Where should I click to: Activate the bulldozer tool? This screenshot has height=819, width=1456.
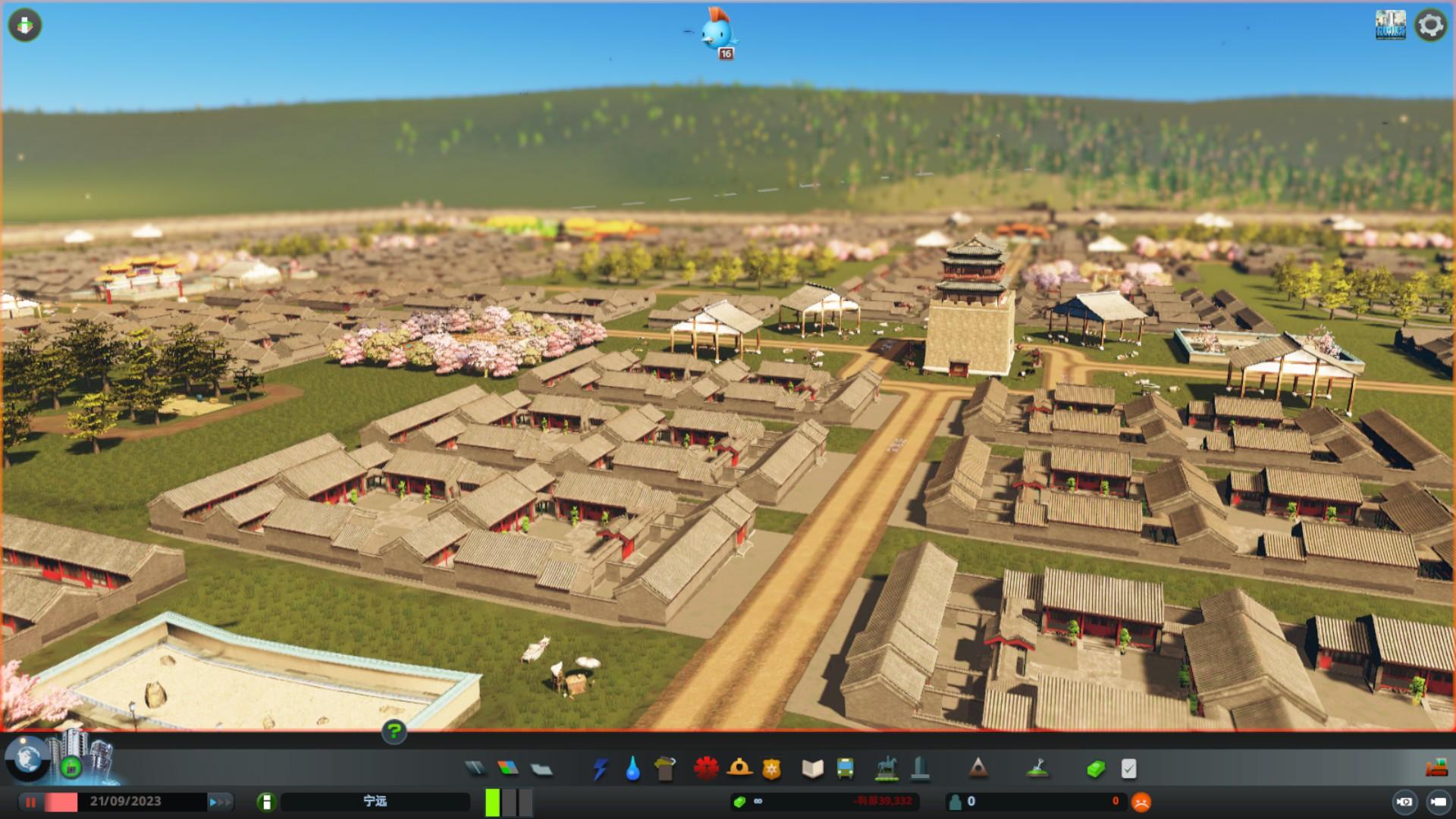(x=1436, y=768)
